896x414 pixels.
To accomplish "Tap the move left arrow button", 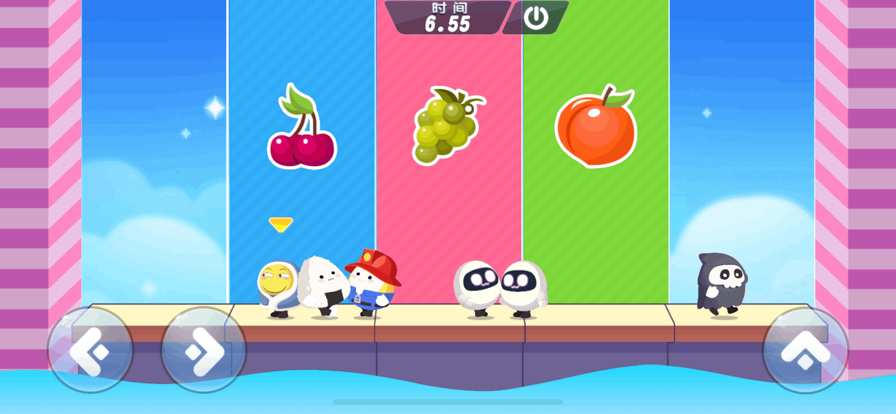I will [89, 349].
